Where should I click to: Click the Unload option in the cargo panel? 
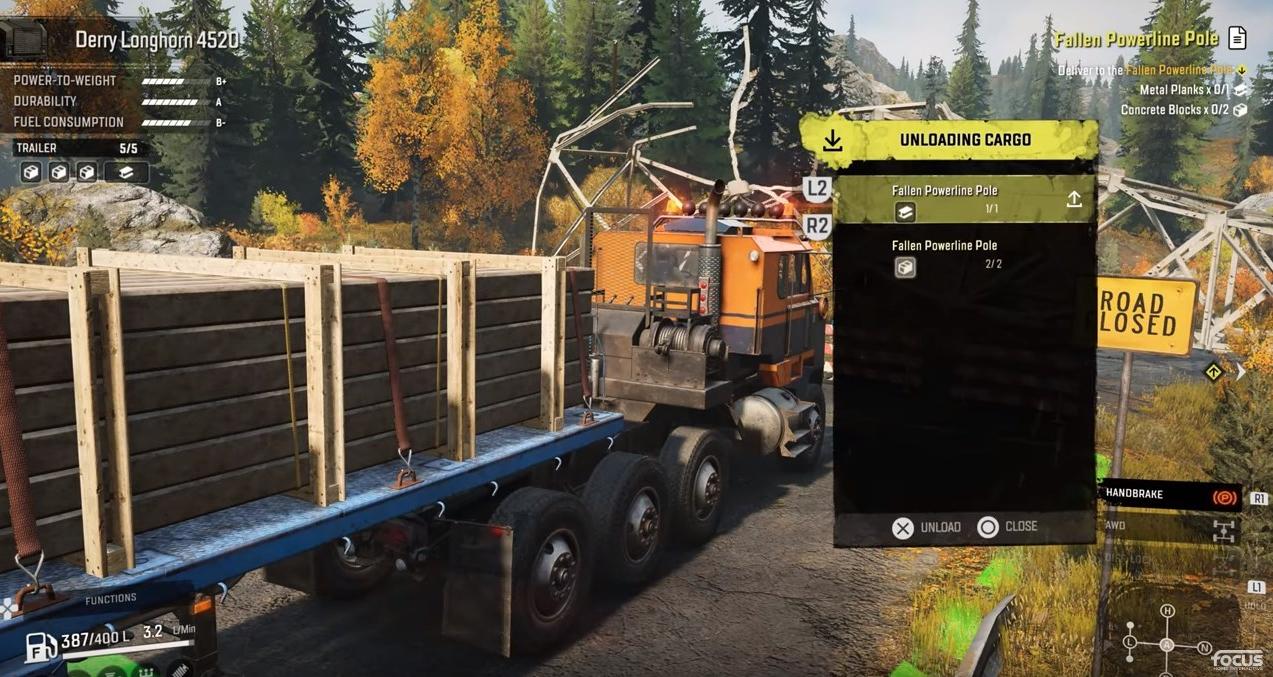tap(925, 527)
